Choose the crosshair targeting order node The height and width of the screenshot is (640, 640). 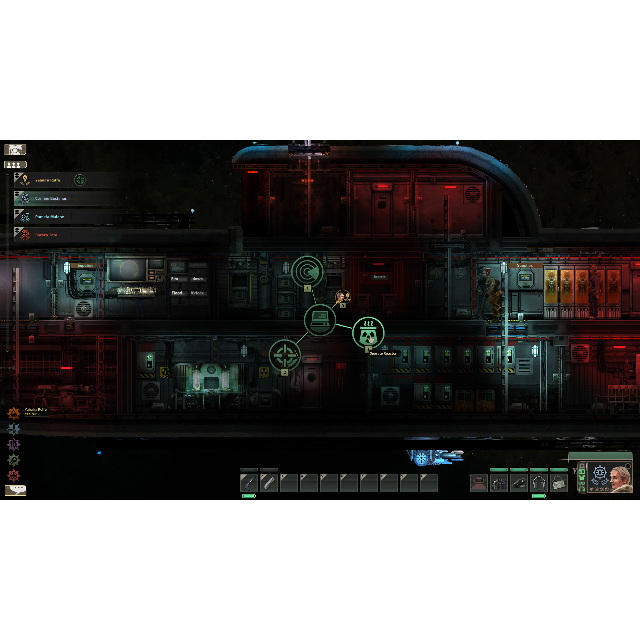tap(285, 355)
